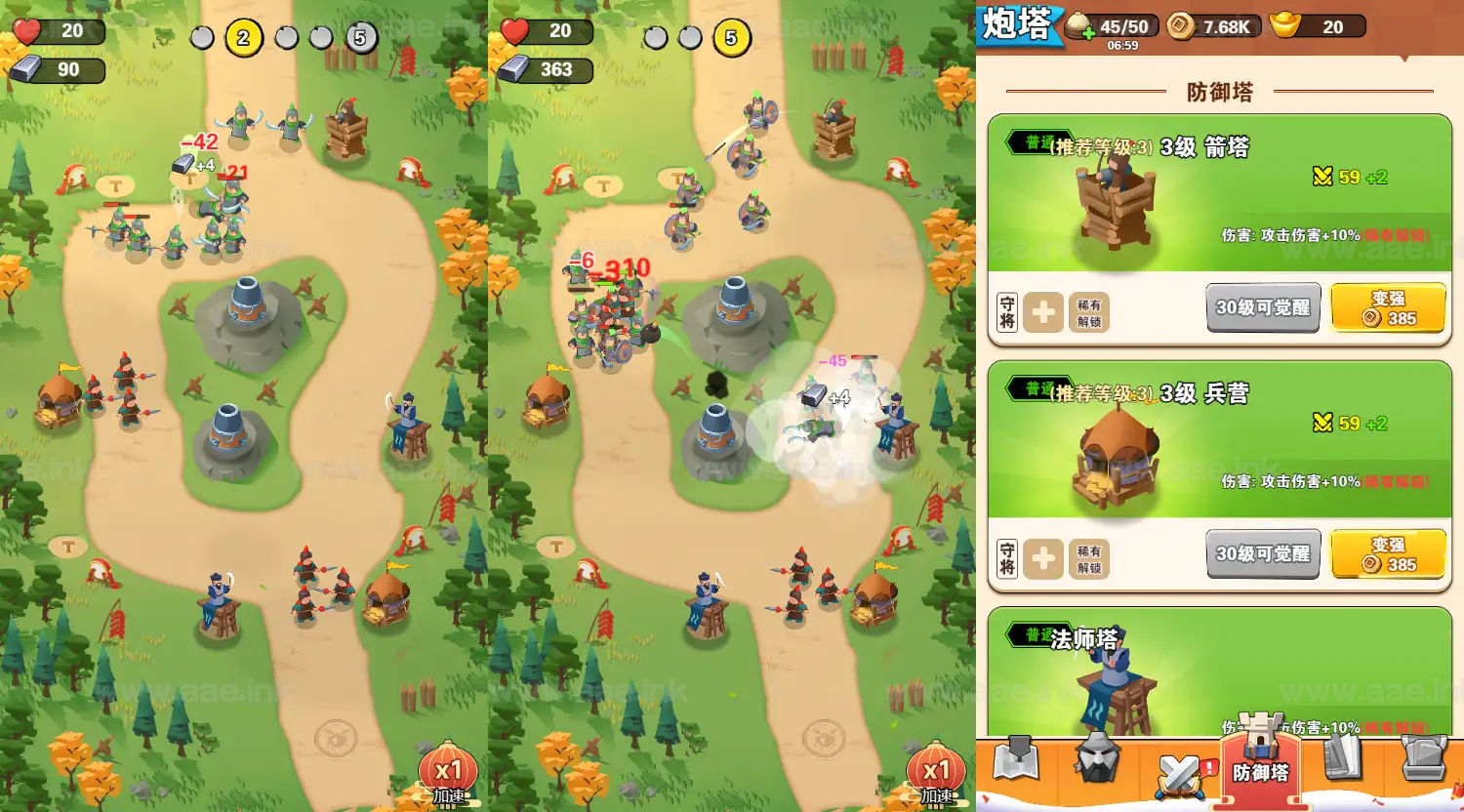Select 箭塔's 稀有解锁 locked slot
This screenshot has height=812, width=1464.
1089,313
